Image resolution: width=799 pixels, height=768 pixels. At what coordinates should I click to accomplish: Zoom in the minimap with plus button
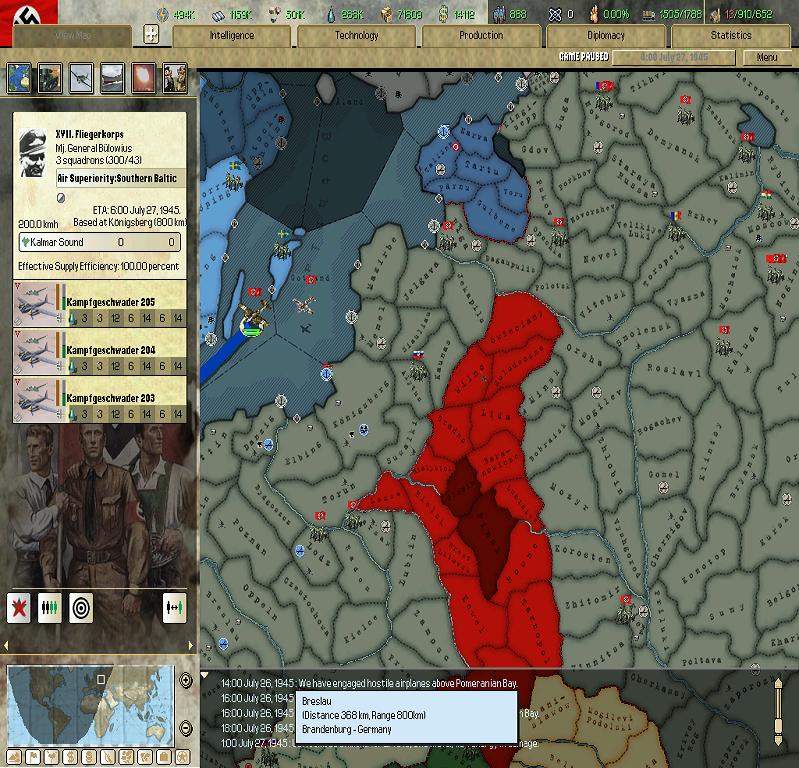pos(185,680)
